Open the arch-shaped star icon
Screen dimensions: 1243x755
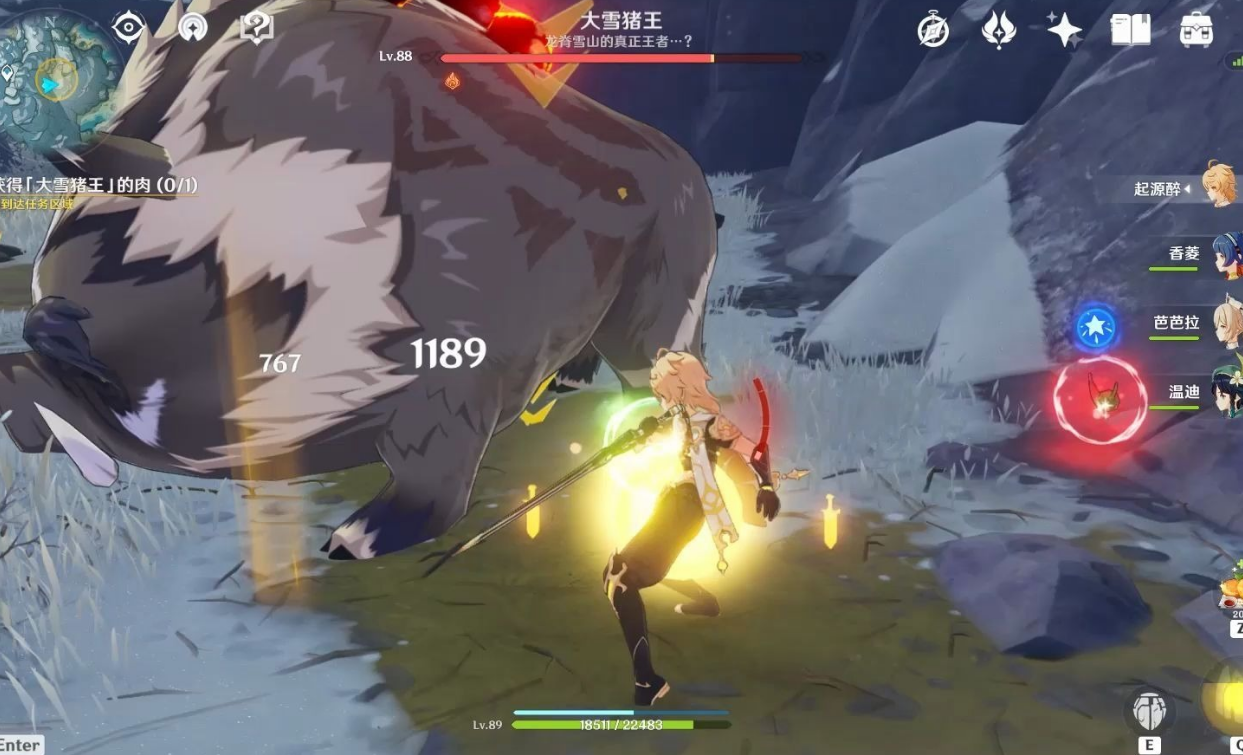point(192,27)
